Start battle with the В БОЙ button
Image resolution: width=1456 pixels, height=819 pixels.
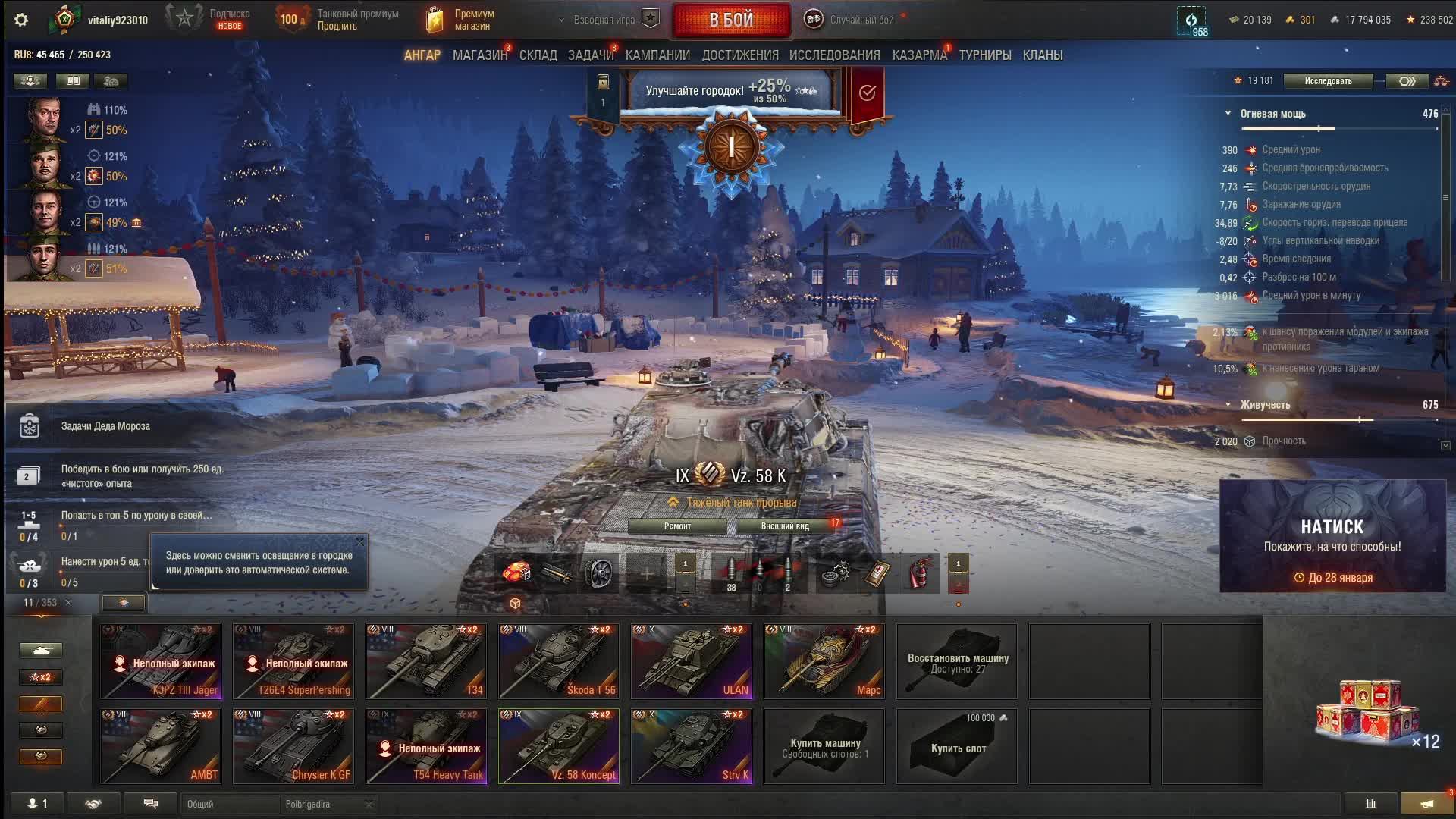pos(731,20)
